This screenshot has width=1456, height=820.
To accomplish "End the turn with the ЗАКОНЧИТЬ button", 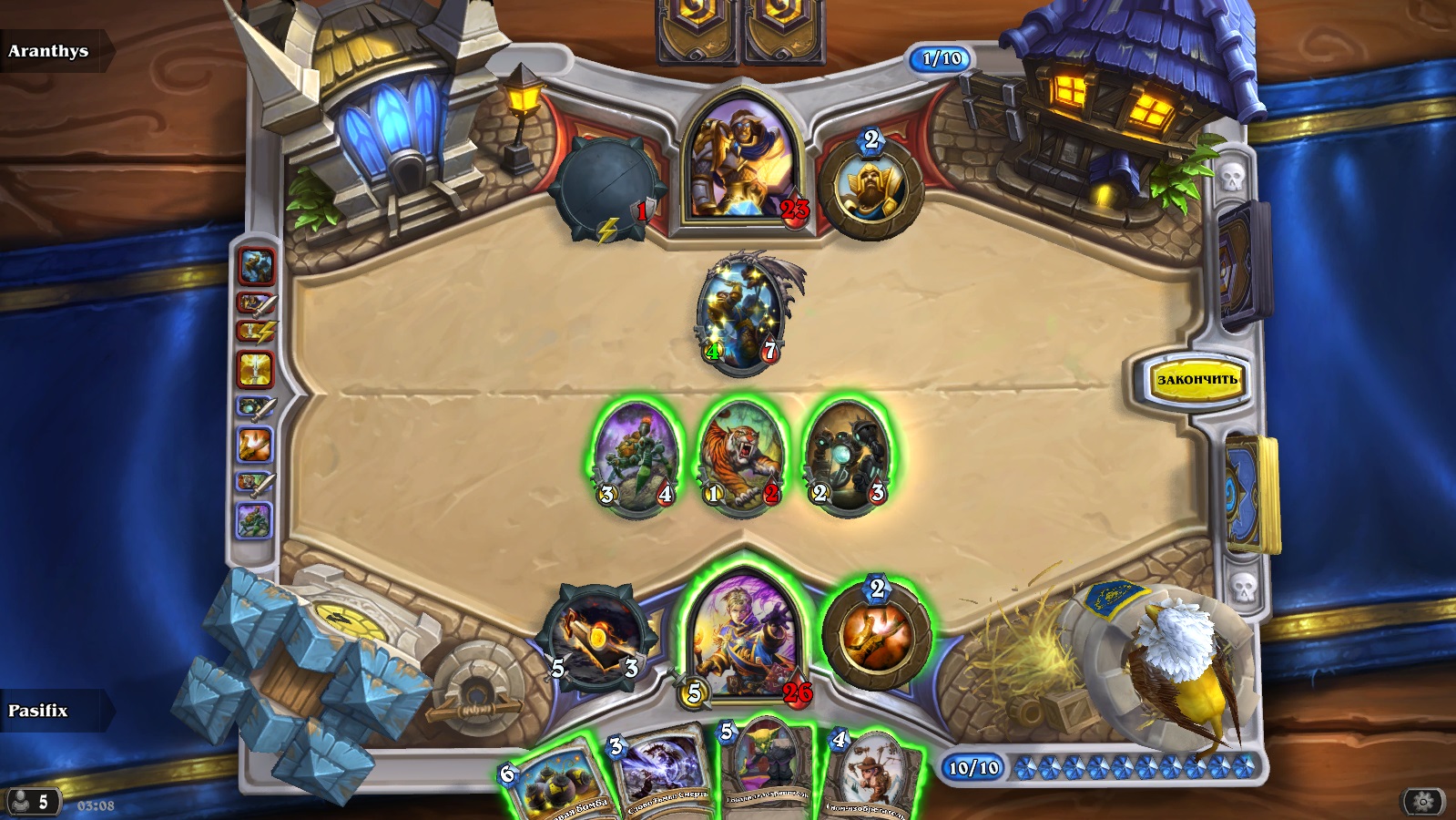I will (x=1196, y=379).
